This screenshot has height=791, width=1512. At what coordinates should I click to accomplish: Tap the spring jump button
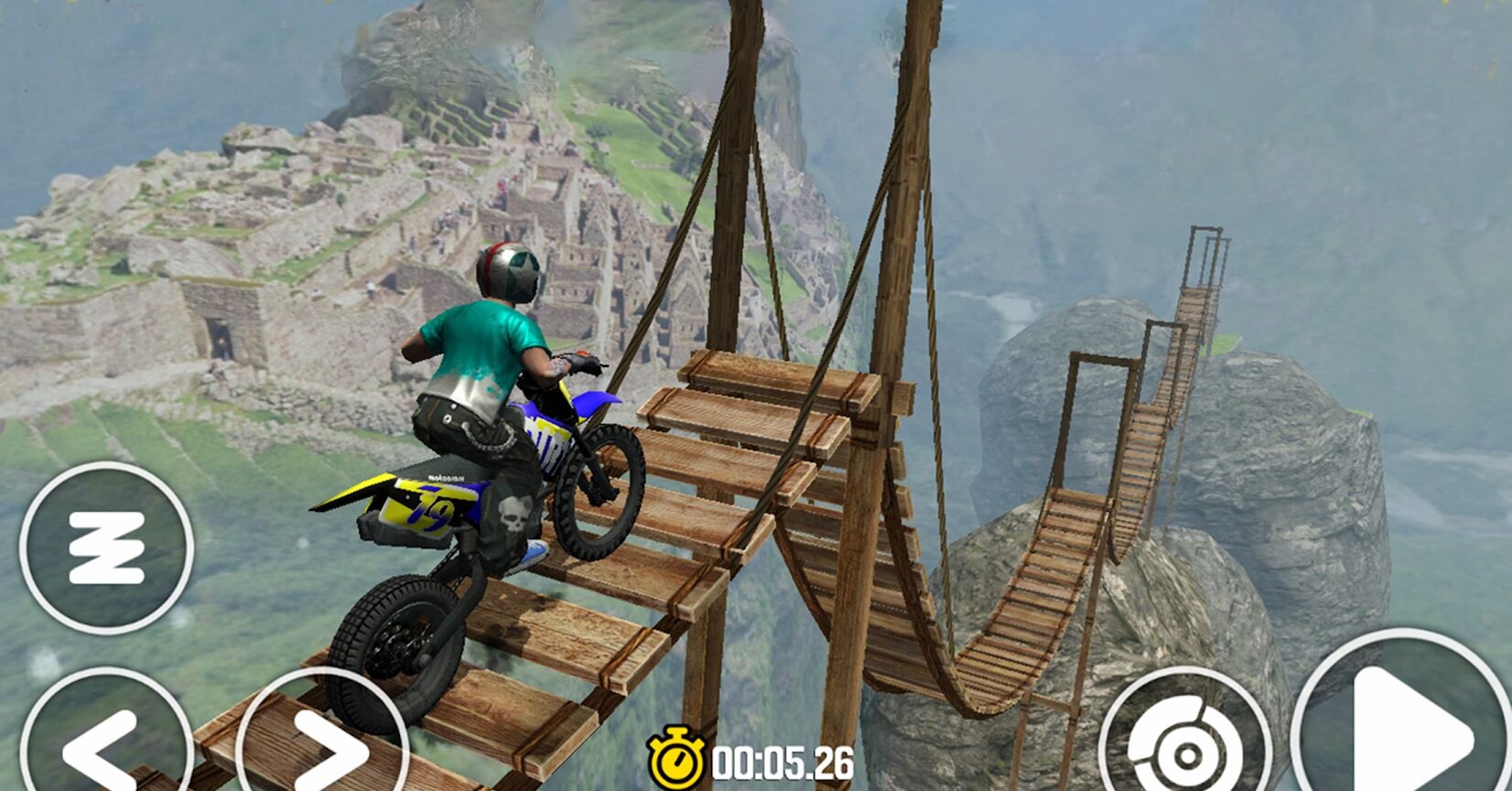(x=106, y=547)
